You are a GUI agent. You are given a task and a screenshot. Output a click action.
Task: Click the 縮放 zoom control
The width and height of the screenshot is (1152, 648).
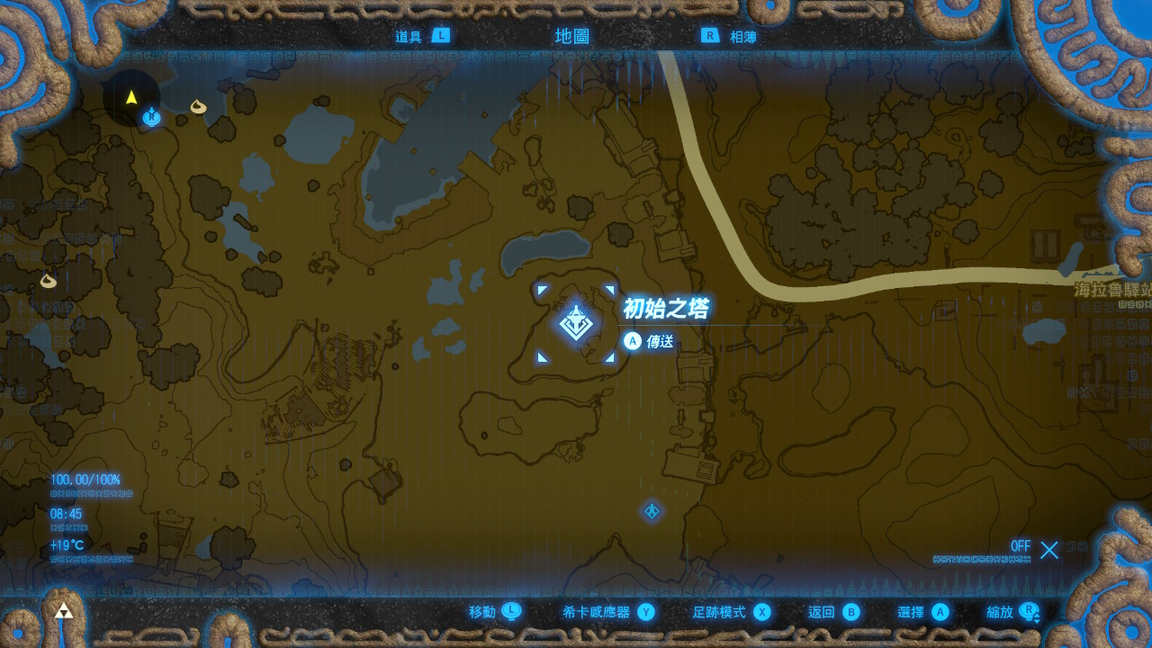[1012, 612]
